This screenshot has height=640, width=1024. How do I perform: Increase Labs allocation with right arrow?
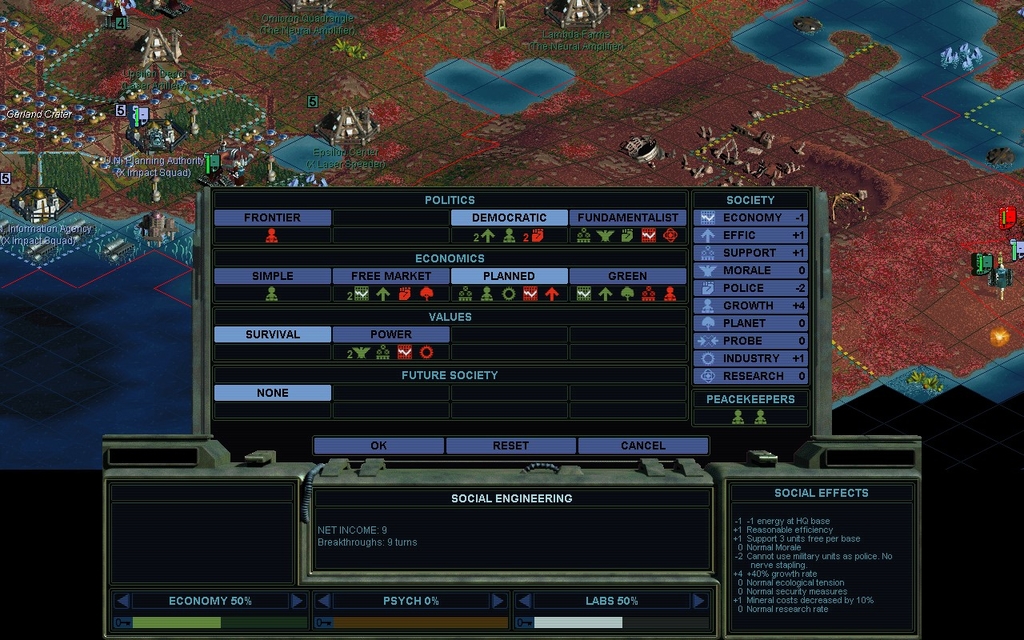(x=698, y=601)
